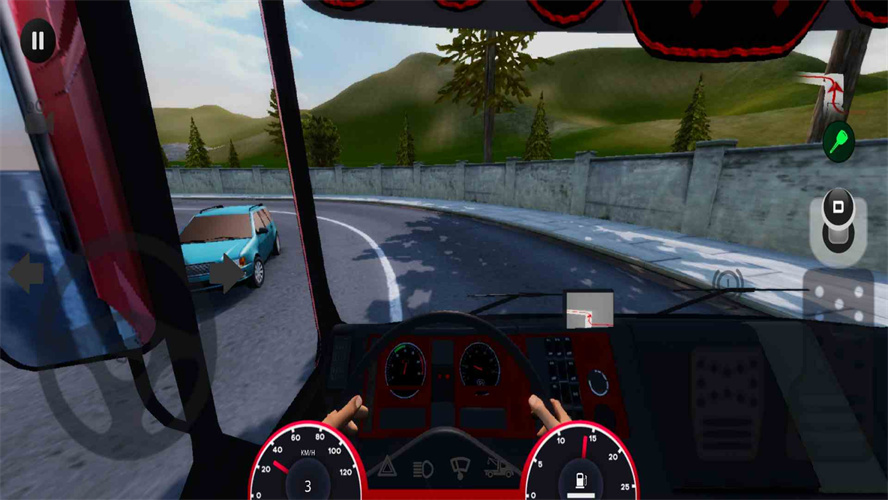Sound the horn icon button
Screen dimensions: 888x500
tap(730, 281)
